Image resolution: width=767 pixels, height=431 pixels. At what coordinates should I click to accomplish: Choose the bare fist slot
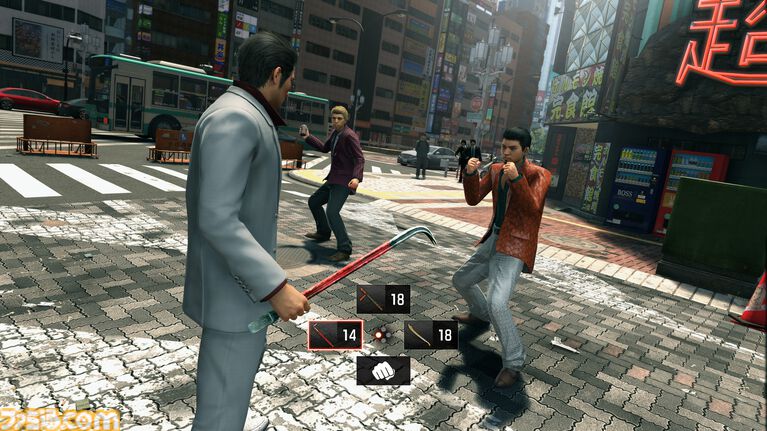[383, 371]
